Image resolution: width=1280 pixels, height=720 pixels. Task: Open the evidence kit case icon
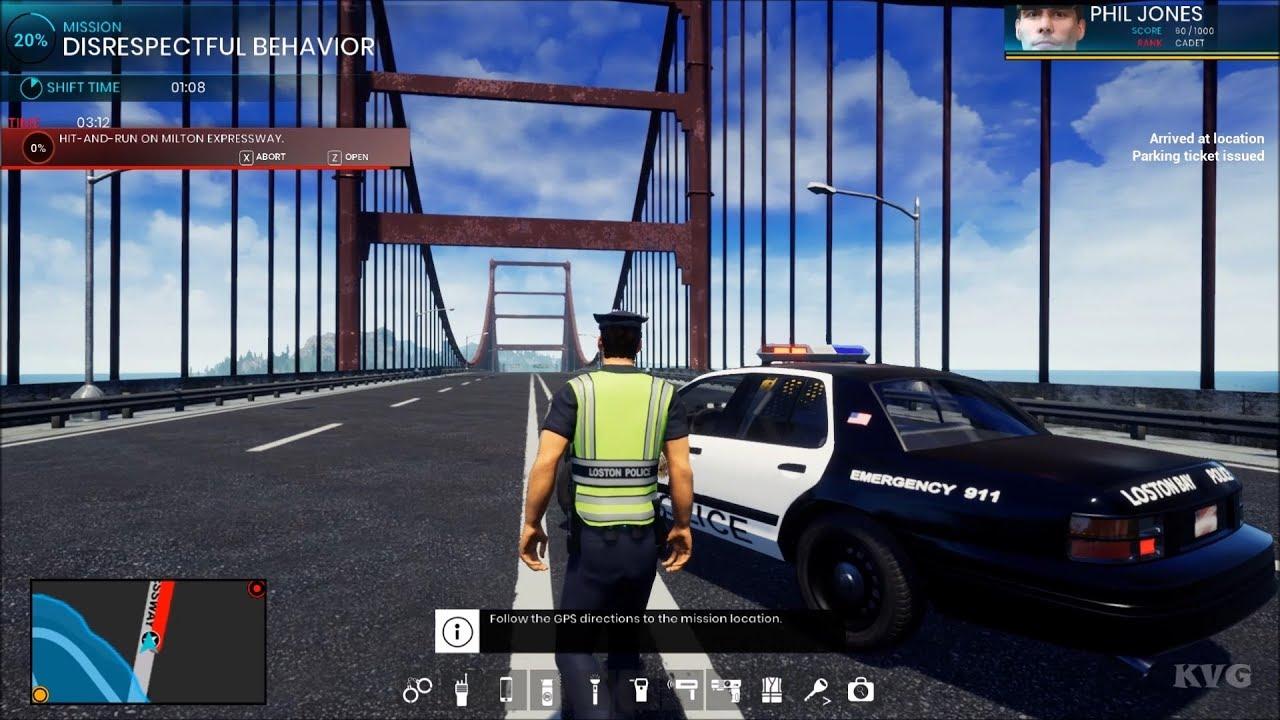pos(860,689)
